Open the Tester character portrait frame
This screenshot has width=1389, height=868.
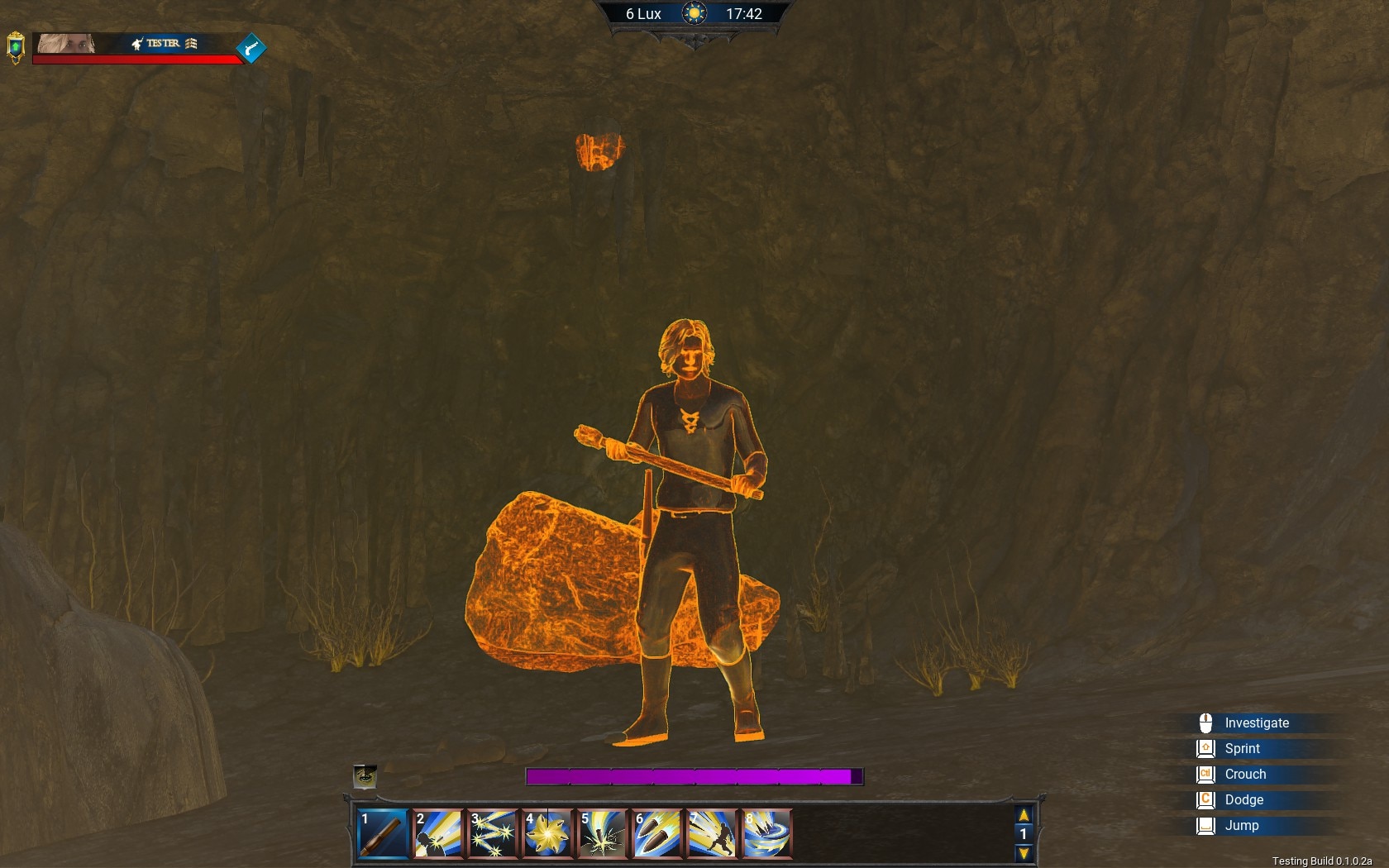(66, 43)
